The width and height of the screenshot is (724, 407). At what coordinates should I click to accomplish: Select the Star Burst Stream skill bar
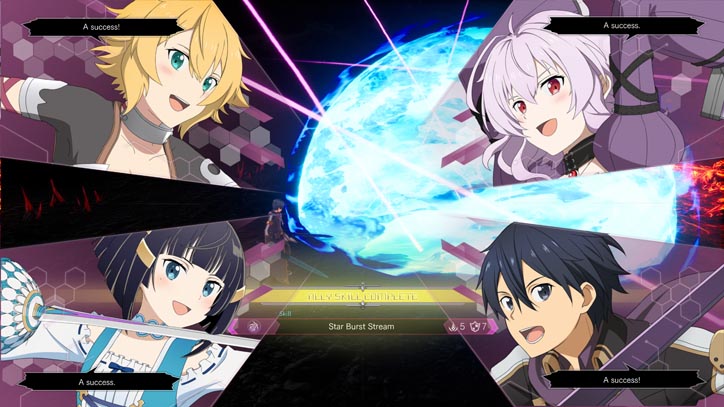[361, 326]
